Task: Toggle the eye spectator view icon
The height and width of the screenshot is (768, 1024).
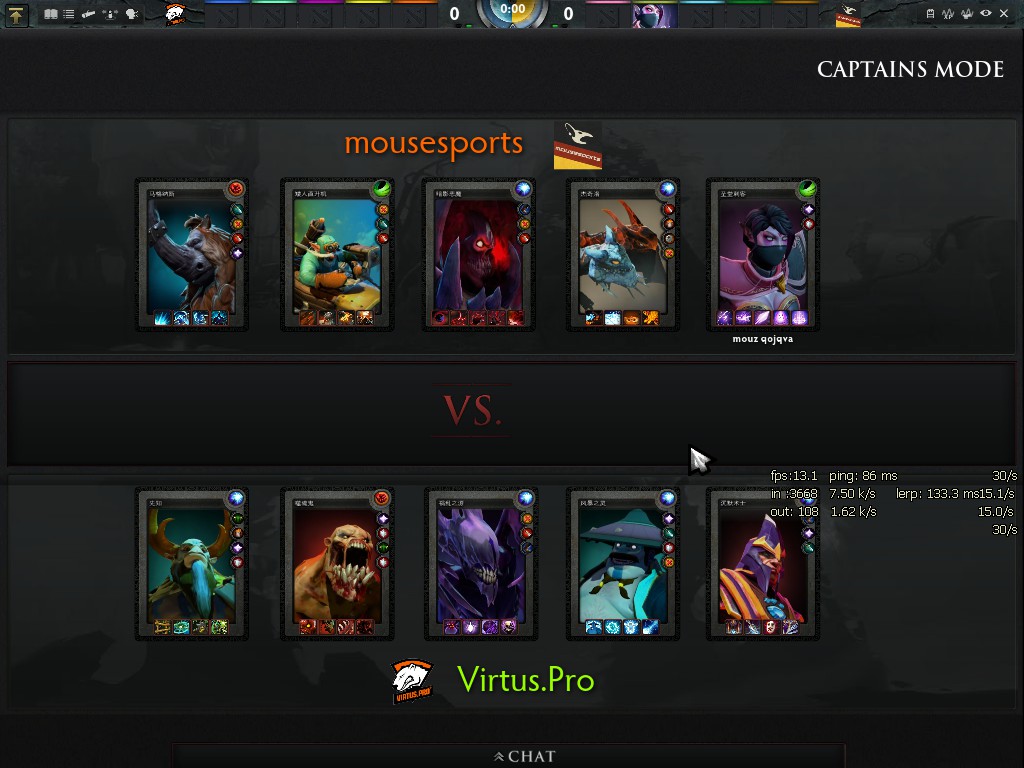Action: point(986,14)
